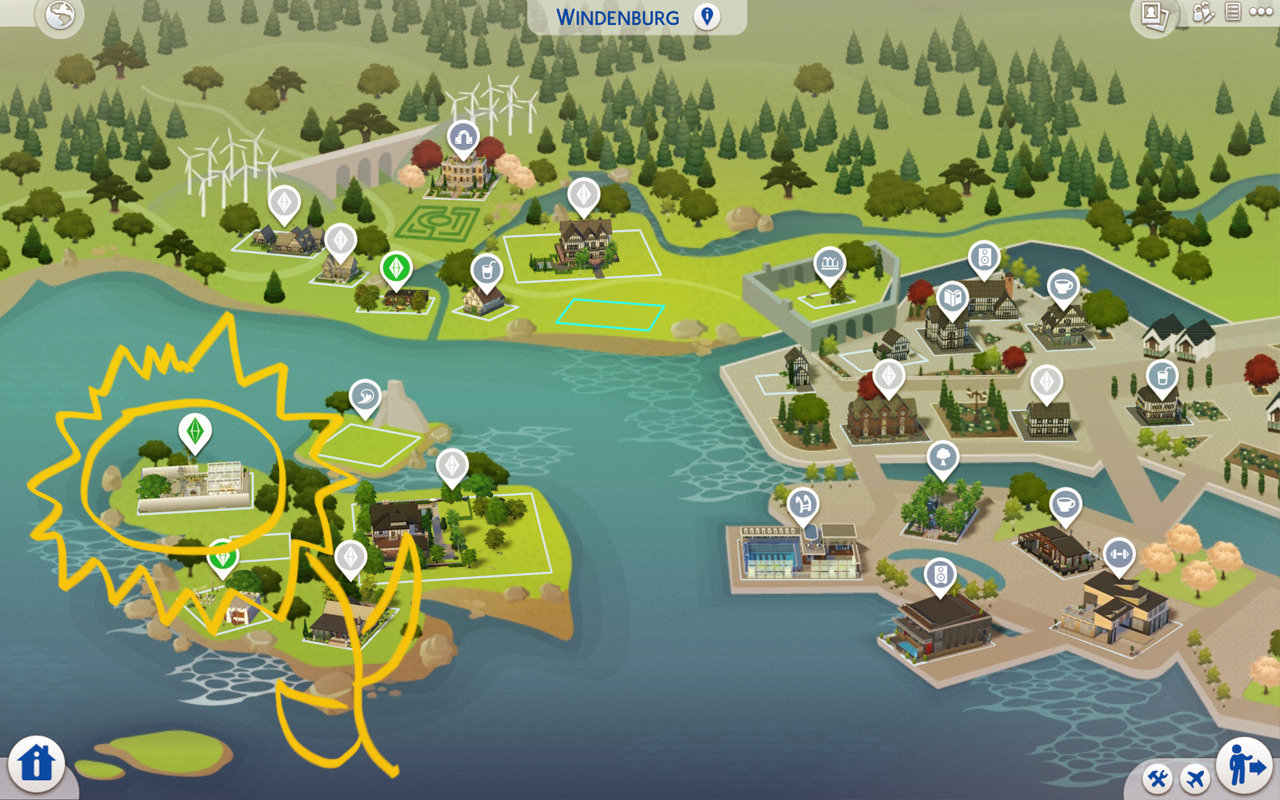Open the world selection globe button
Image resolution: width=1280 pixels, height=800 pixels.
60,15
